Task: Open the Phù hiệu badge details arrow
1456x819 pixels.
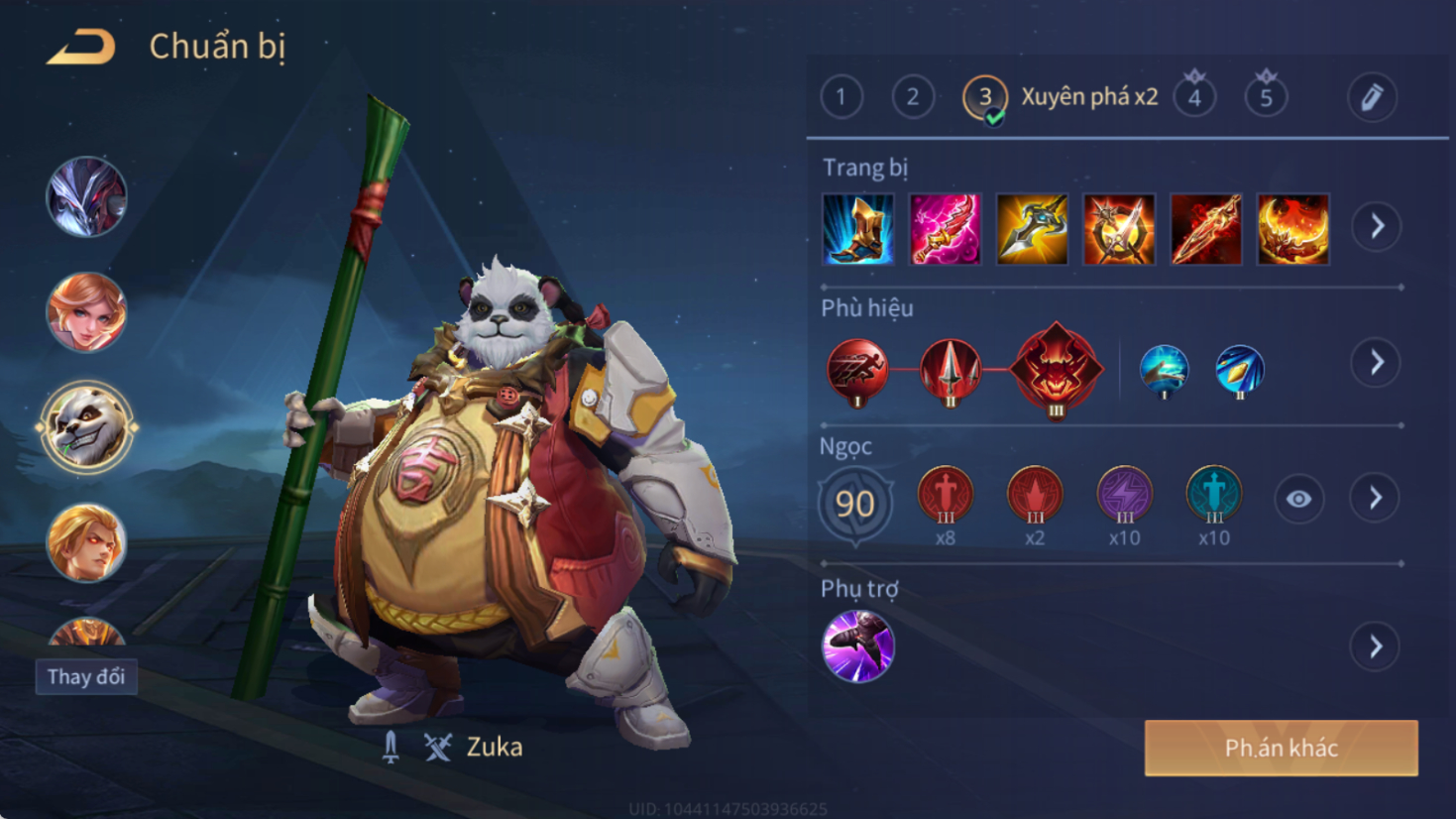Action: [x=1377, y=363]
